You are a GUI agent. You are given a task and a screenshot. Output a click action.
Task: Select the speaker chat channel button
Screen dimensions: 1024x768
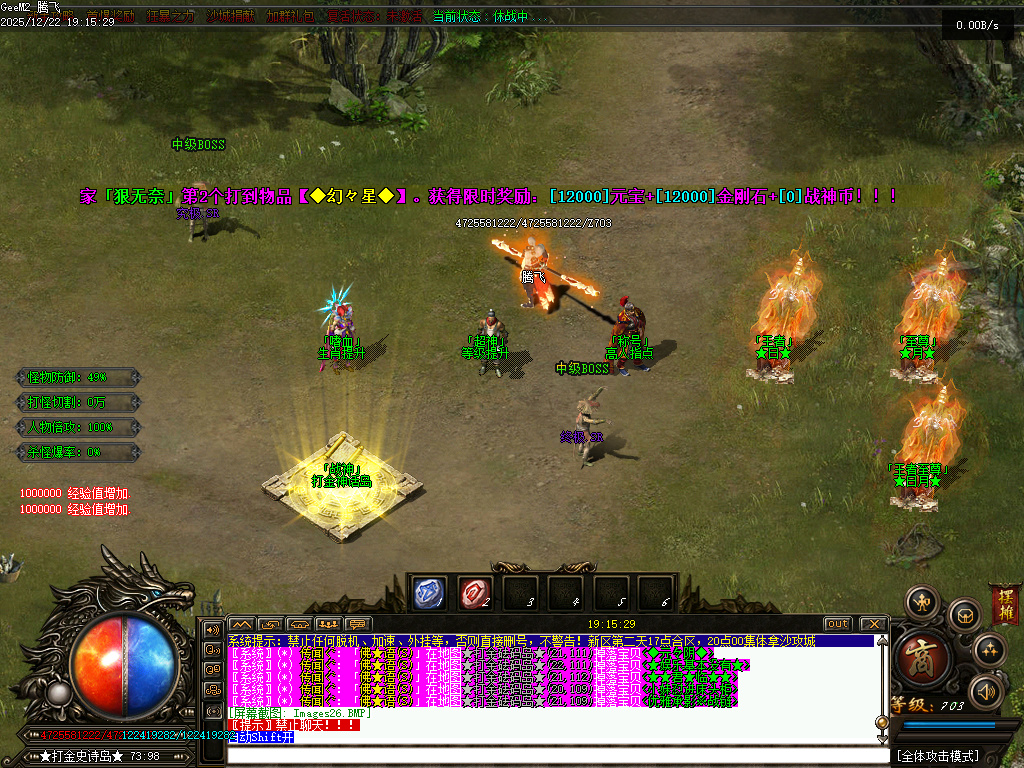[212, 630]
